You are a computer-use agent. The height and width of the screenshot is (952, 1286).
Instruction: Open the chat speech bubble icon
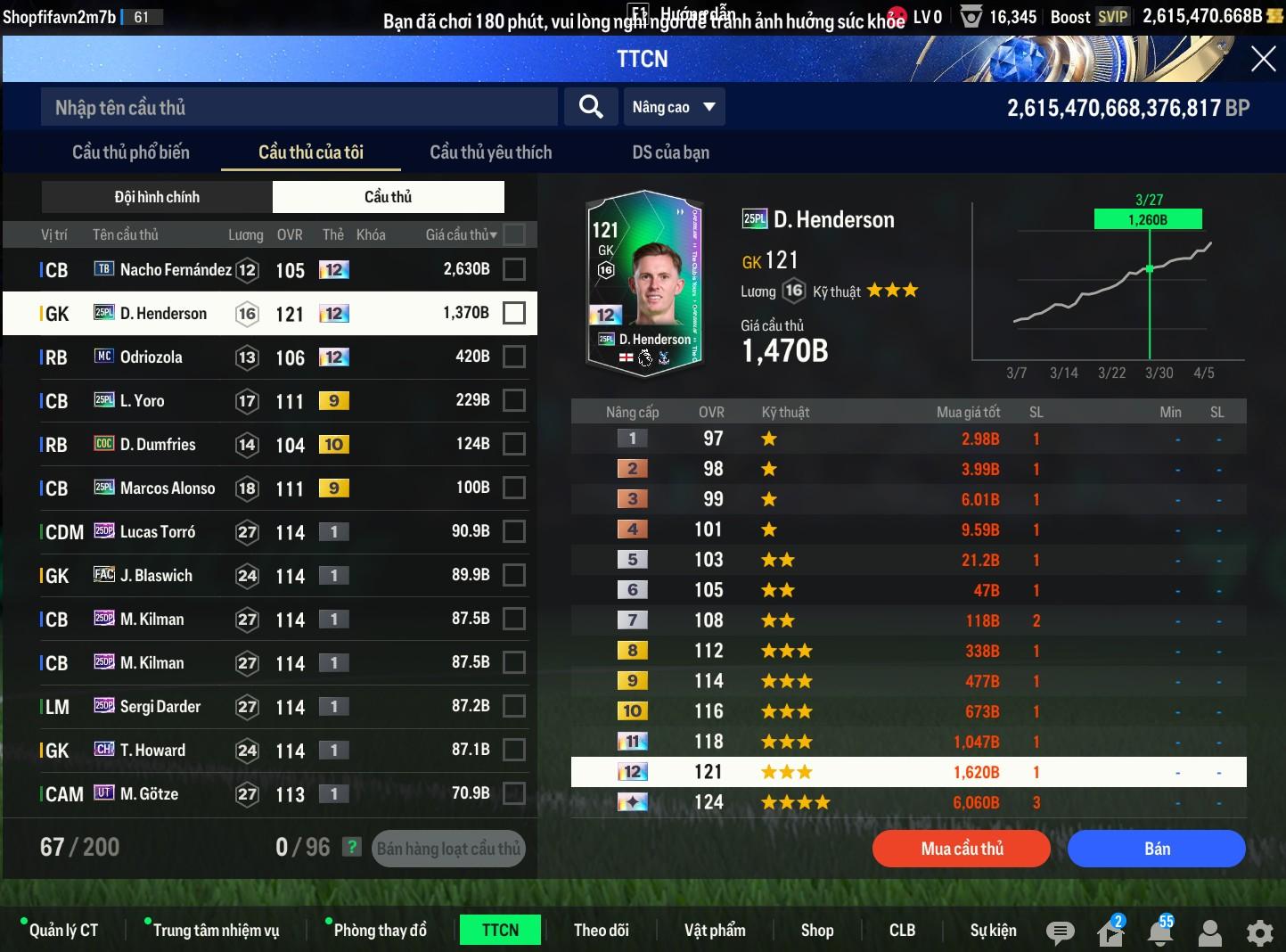coord(1060,932)
